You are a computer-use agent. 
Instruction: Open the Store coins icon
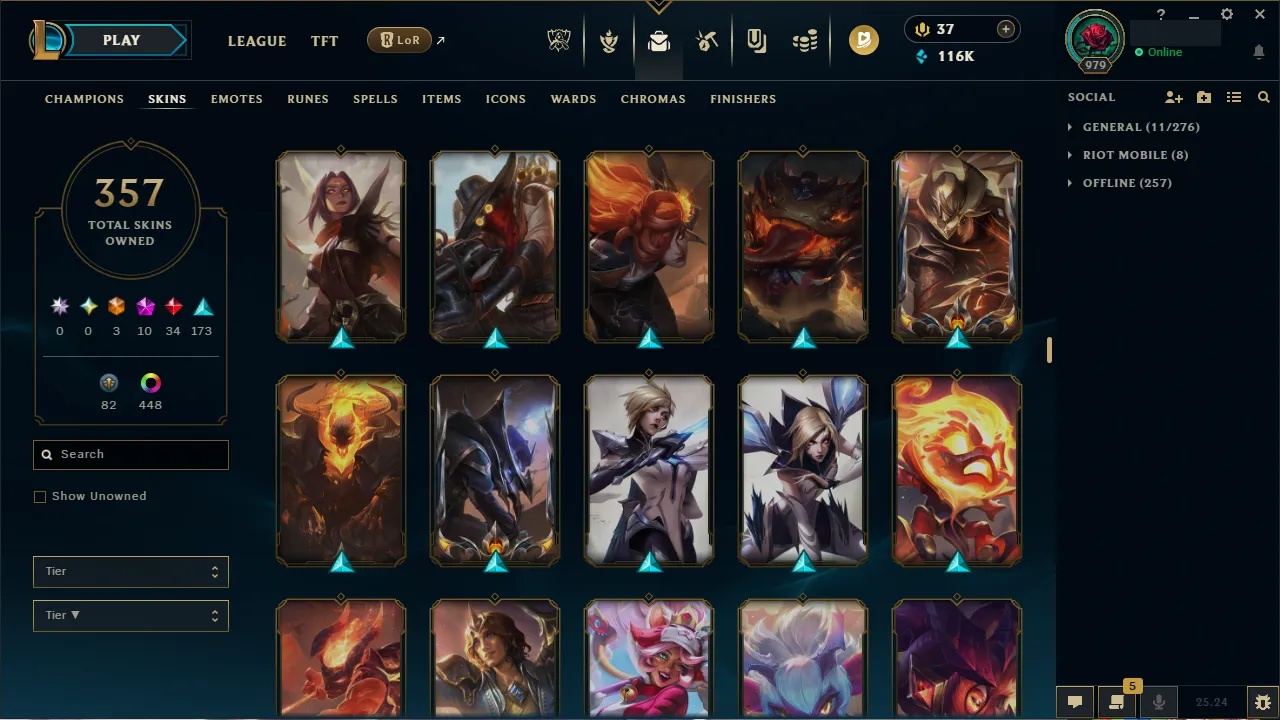click(x=804, y=40)
